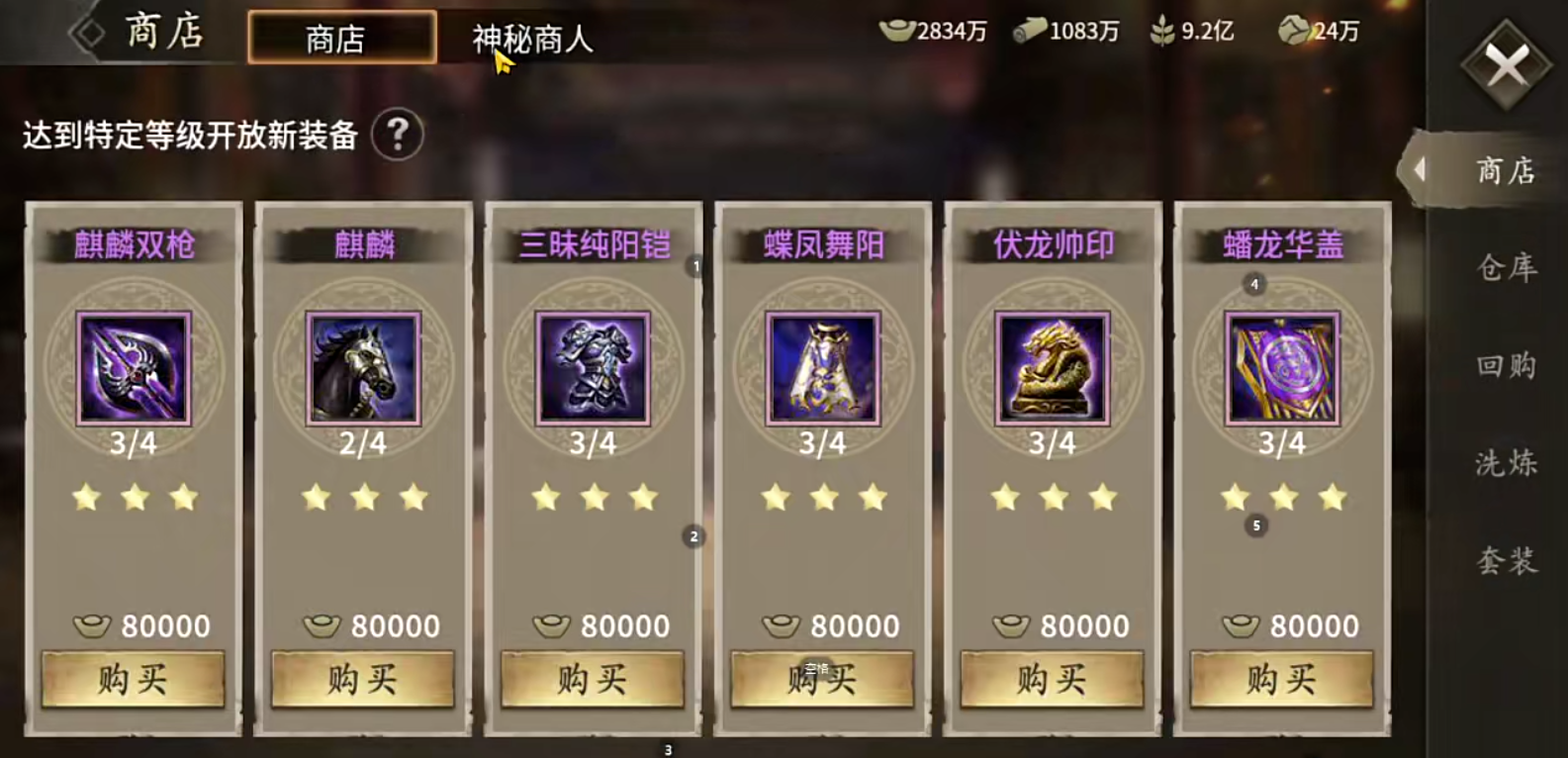The height and width of the screenshot is (758, 1568).
Task: Open the 仓库 sidebar tab
Action: click(x=1506, y=268)
